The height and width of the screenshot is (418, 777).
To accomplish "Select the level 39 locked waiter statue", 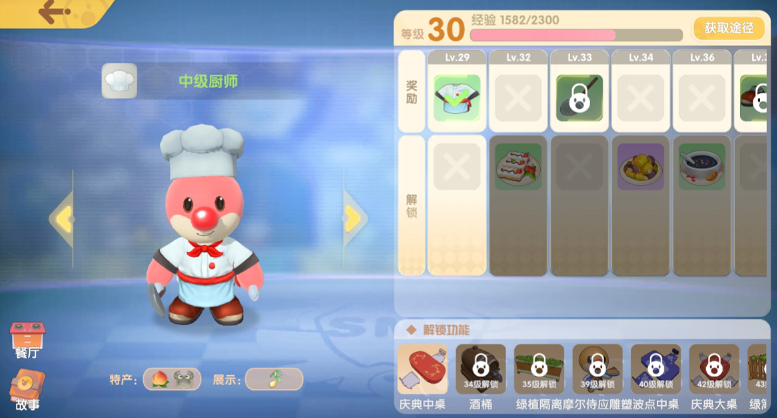I will pyautogui.click(x=597, y=370).
